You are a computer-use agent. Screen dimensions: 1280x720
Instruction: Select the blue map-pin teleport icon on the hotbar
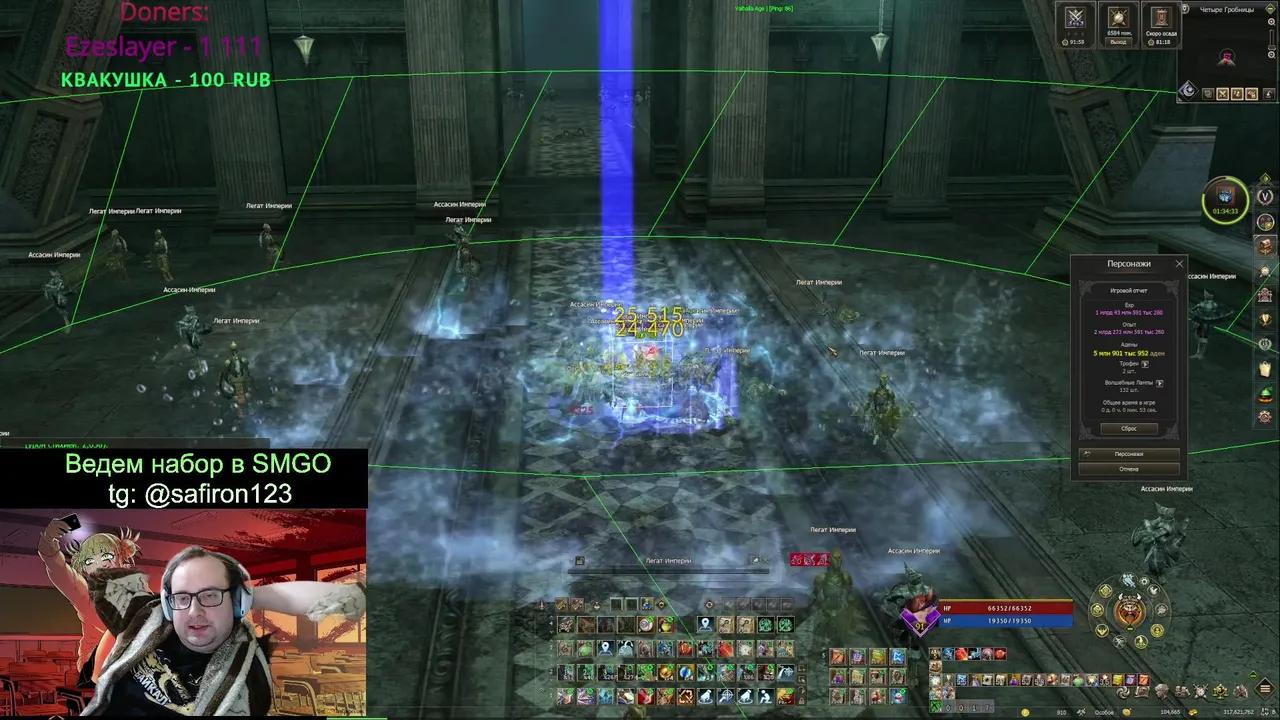coord(705,624)
